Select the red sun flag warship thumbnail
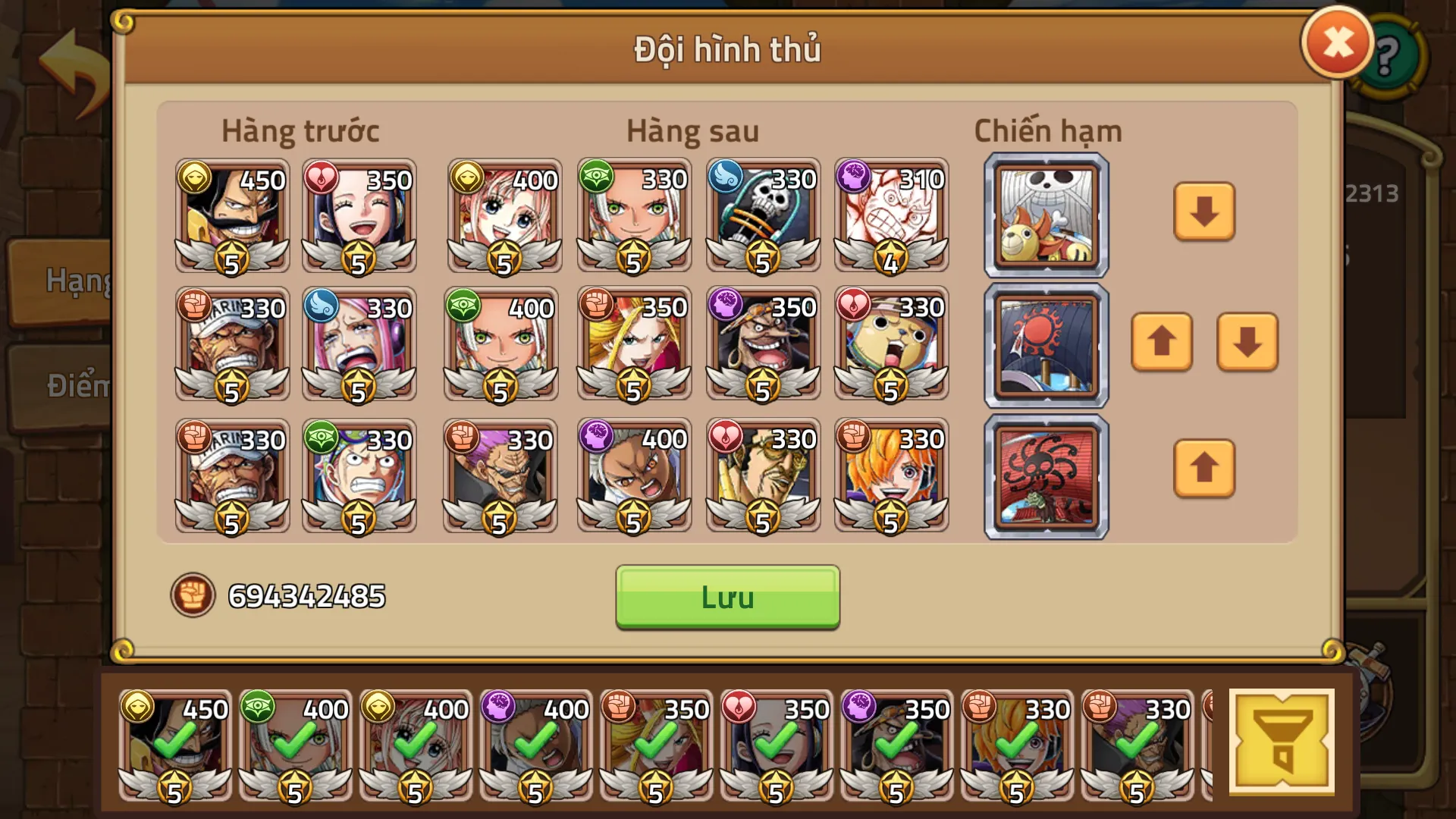 (1046, 345)
